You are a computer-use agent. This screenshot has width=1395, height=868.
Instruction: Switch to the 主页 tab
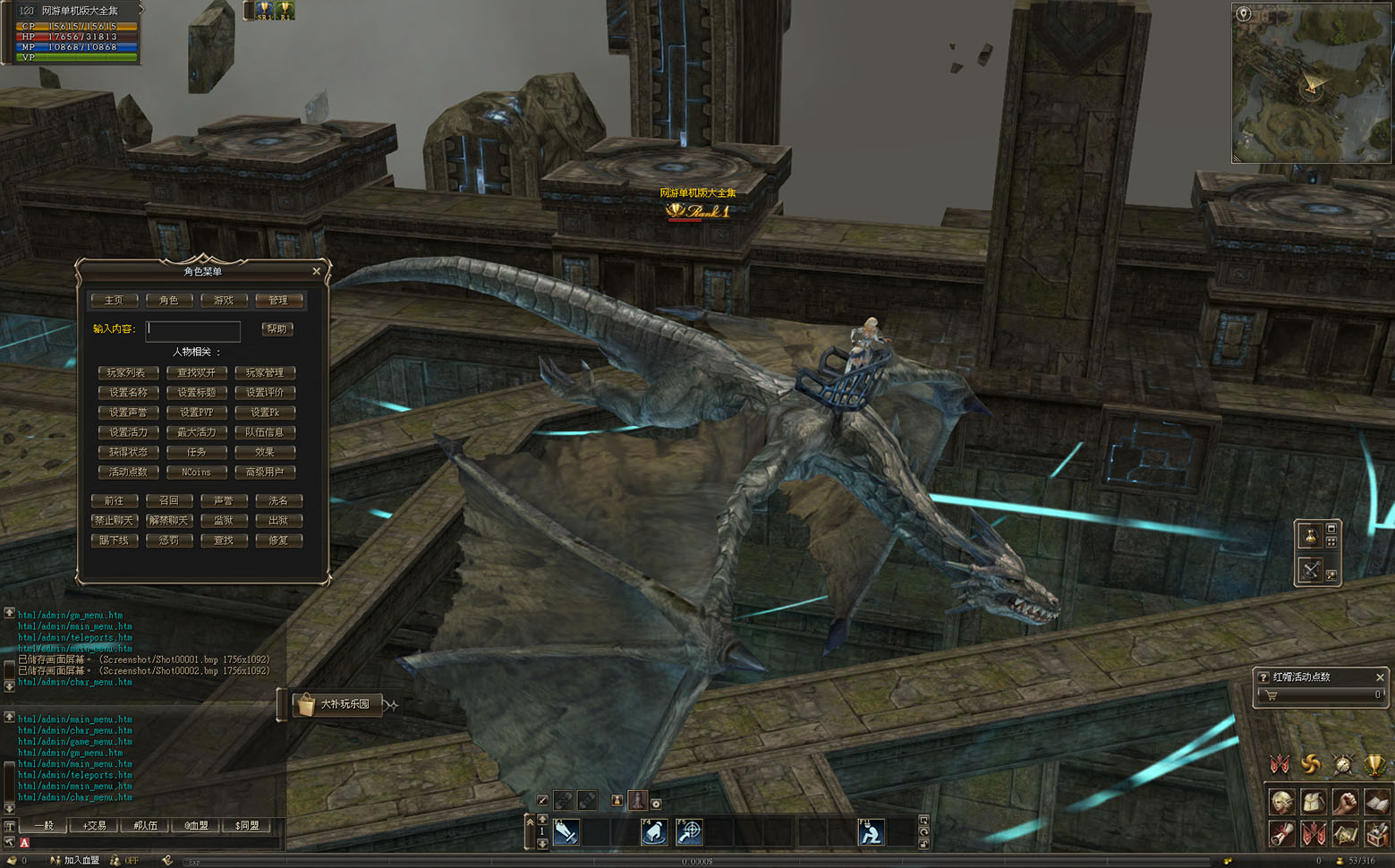tap(114, 301)
